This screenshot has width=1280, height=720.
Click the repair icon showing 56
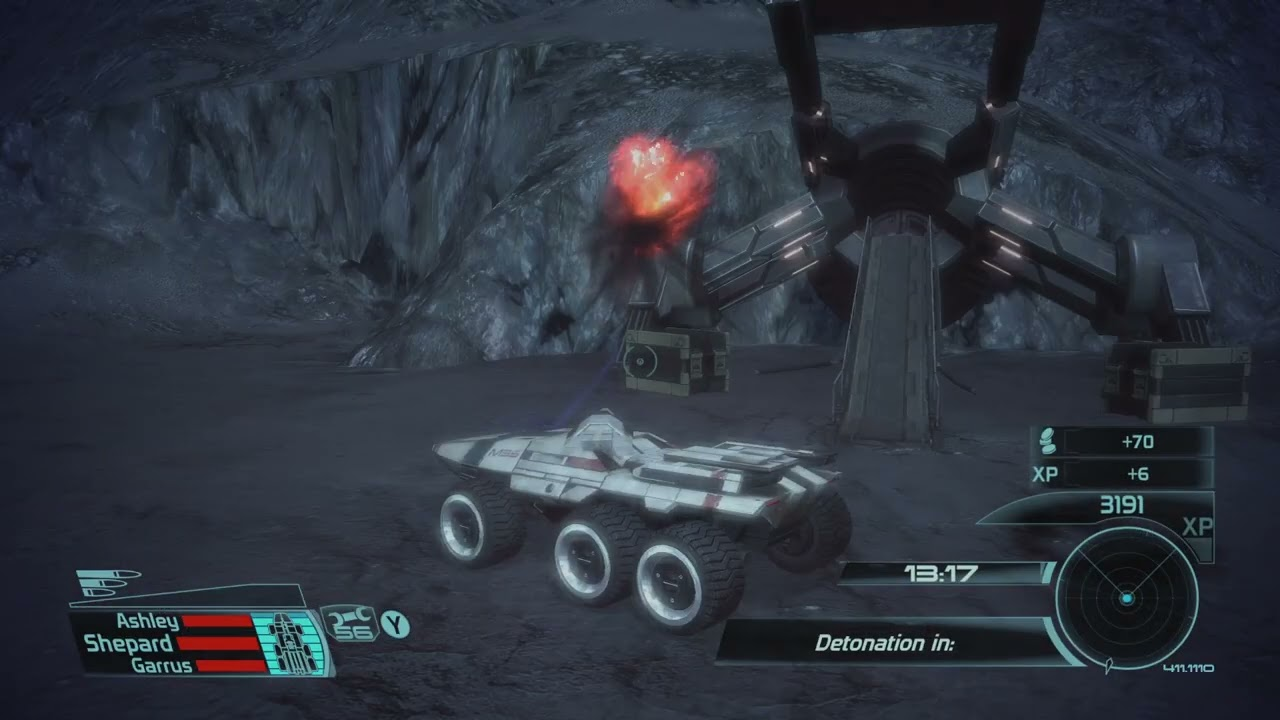click(349, 625)
